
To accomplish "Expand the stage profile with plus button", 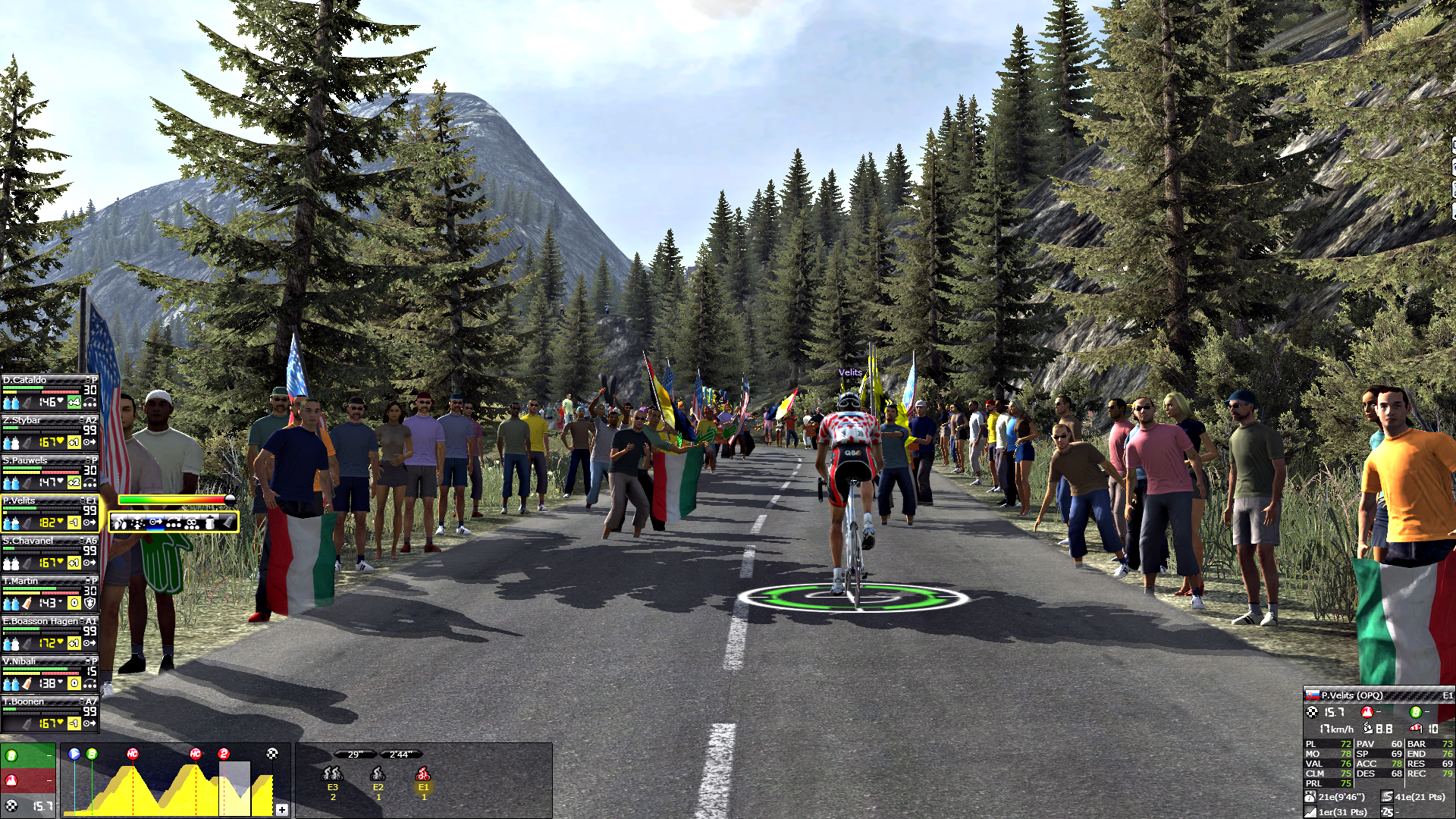I will 281,809.
